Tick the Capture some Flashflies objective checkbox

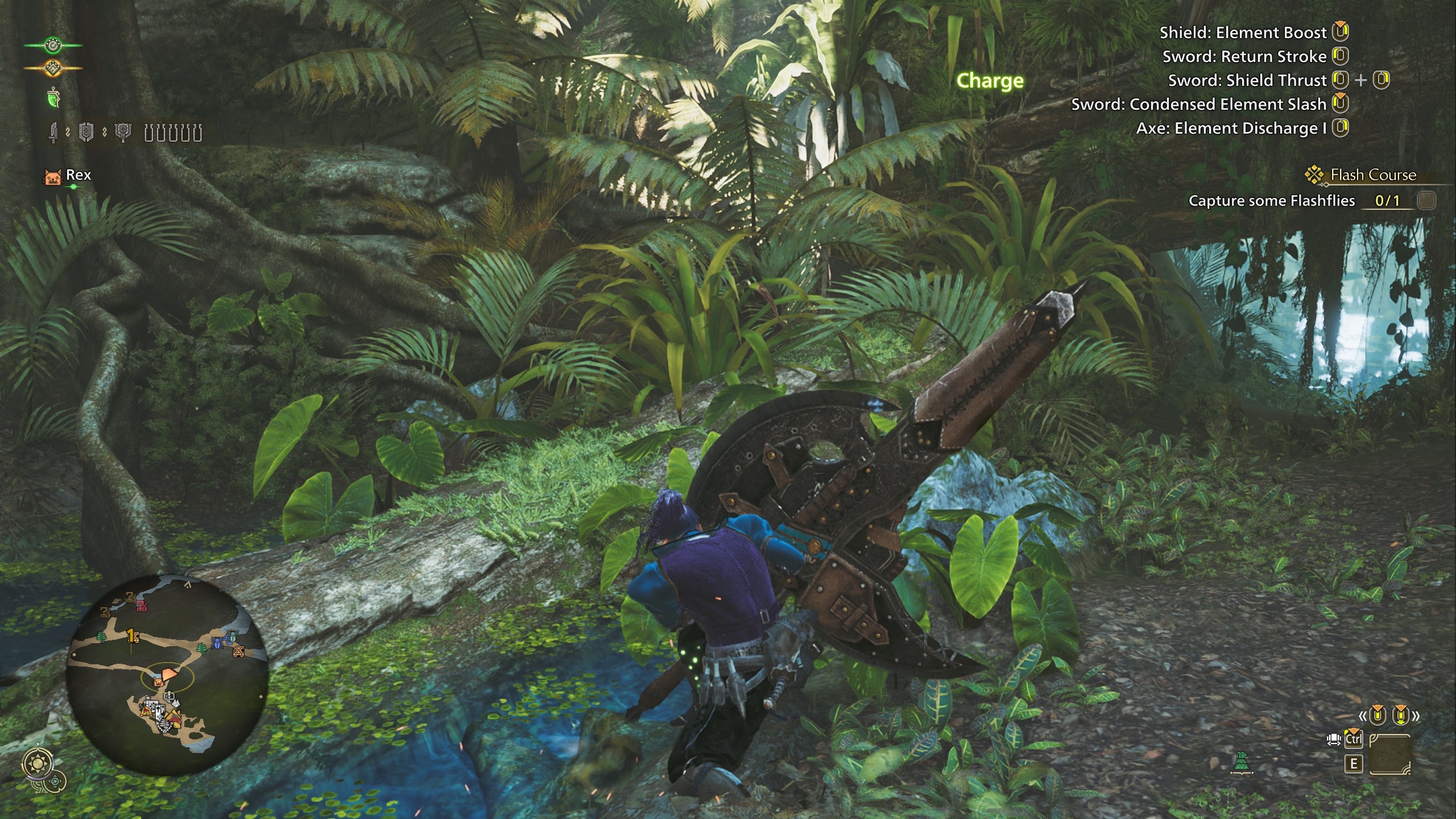pos(1426,201)
